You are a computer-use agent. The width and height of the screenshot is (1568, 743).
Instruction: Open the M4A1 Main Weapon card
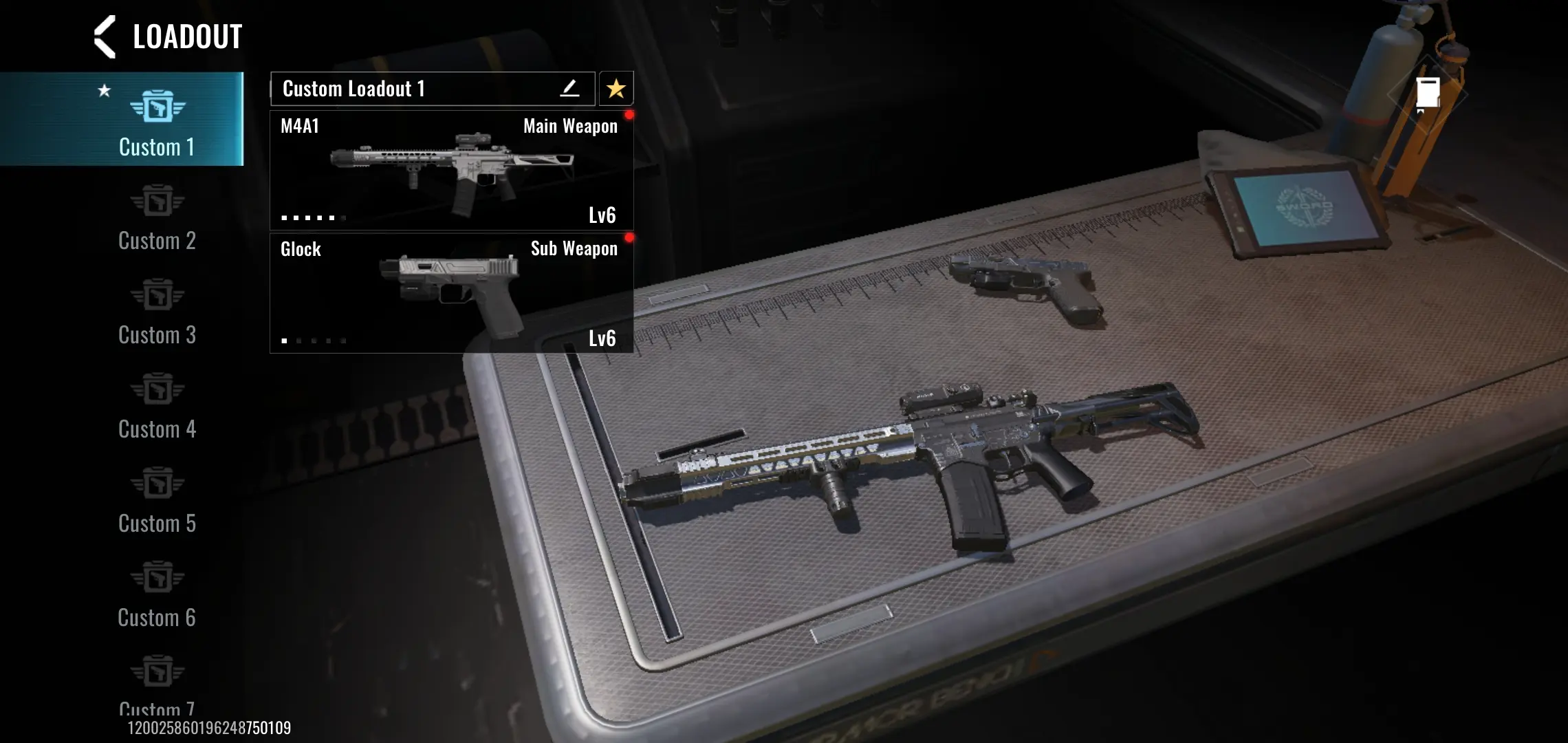click(451, 170)
